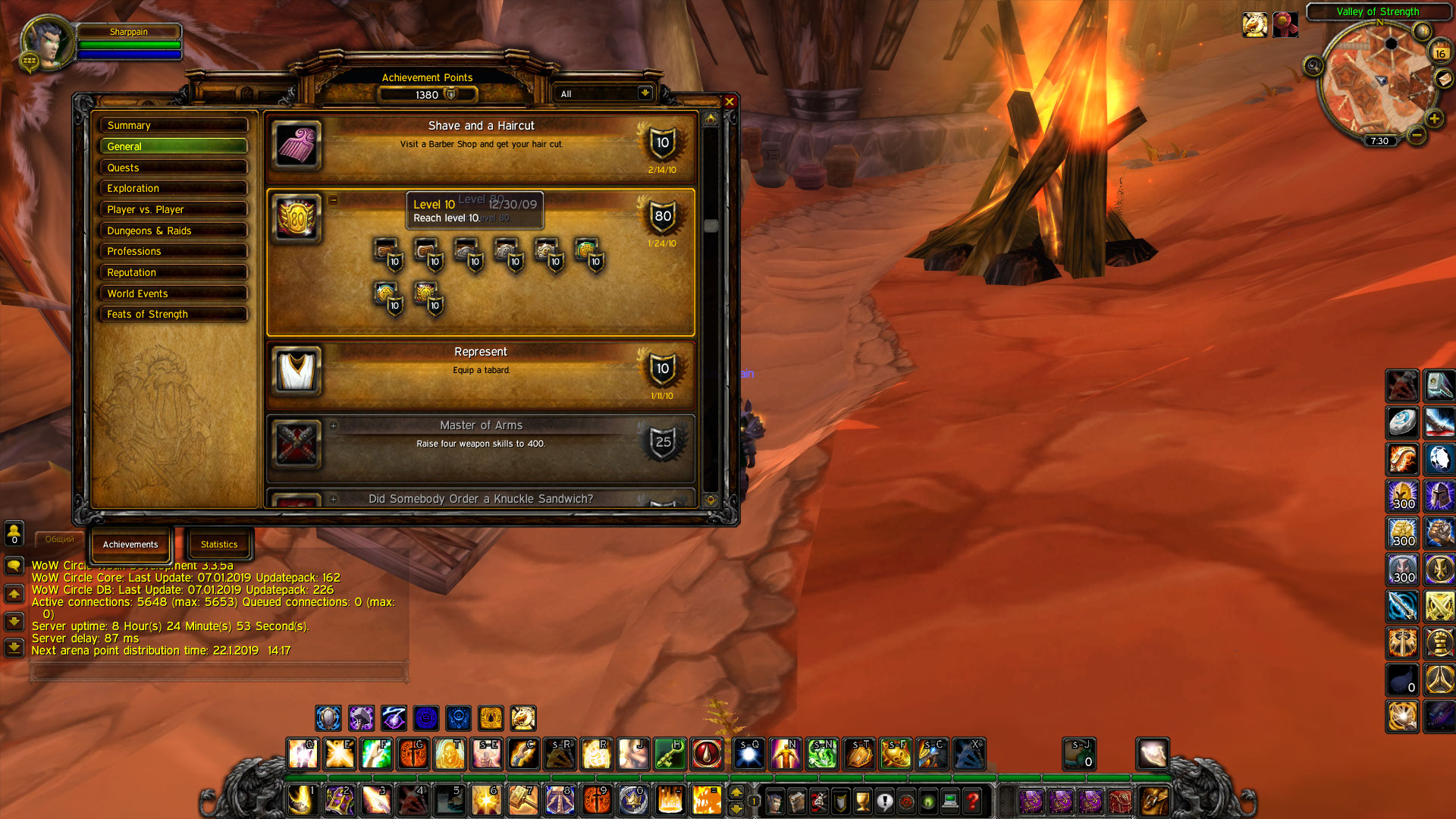Select the Quests achievement category
Viewport: 1456px width, 819px height.
[174, 168]
